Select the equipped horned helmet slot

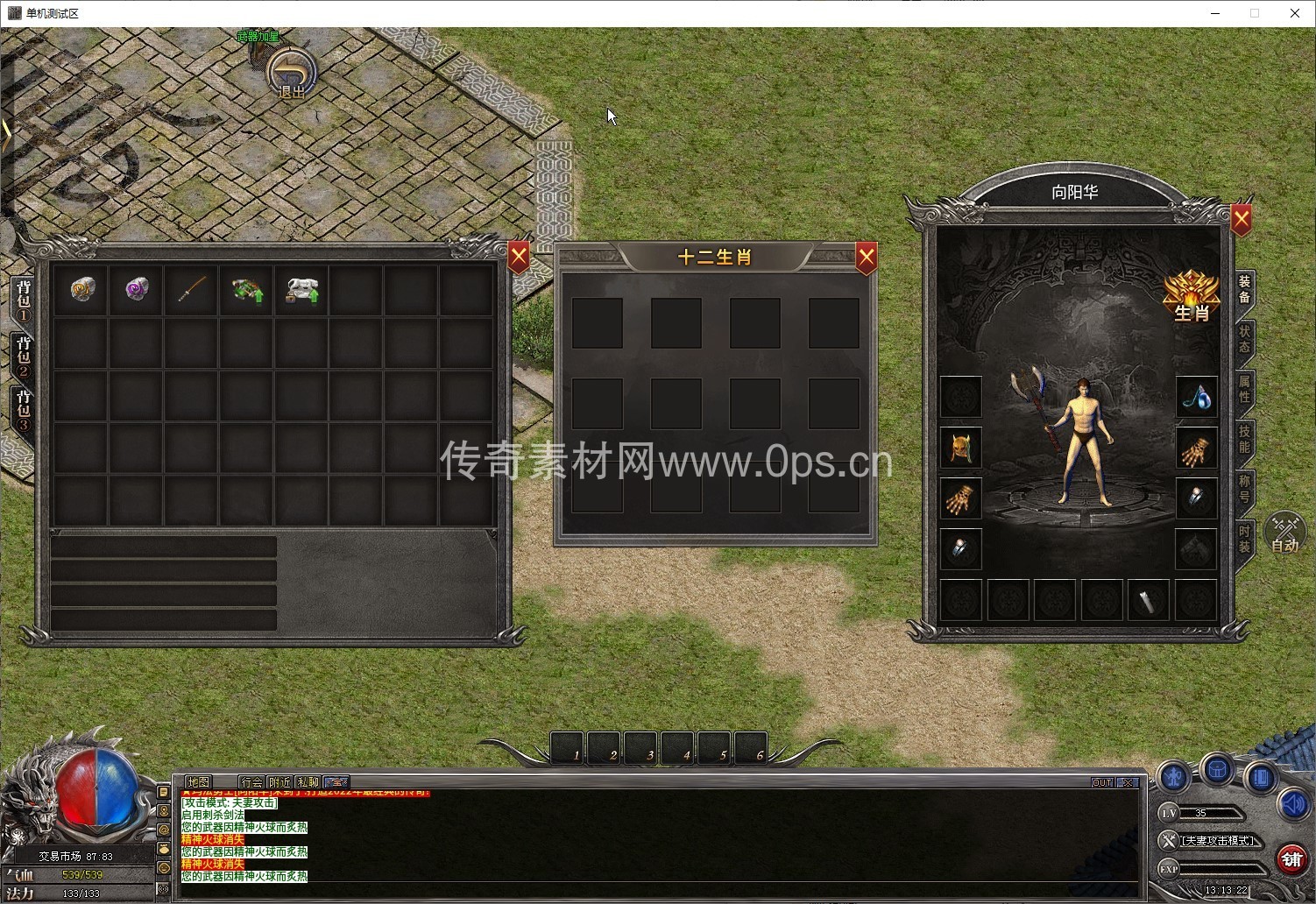point(961,448)
